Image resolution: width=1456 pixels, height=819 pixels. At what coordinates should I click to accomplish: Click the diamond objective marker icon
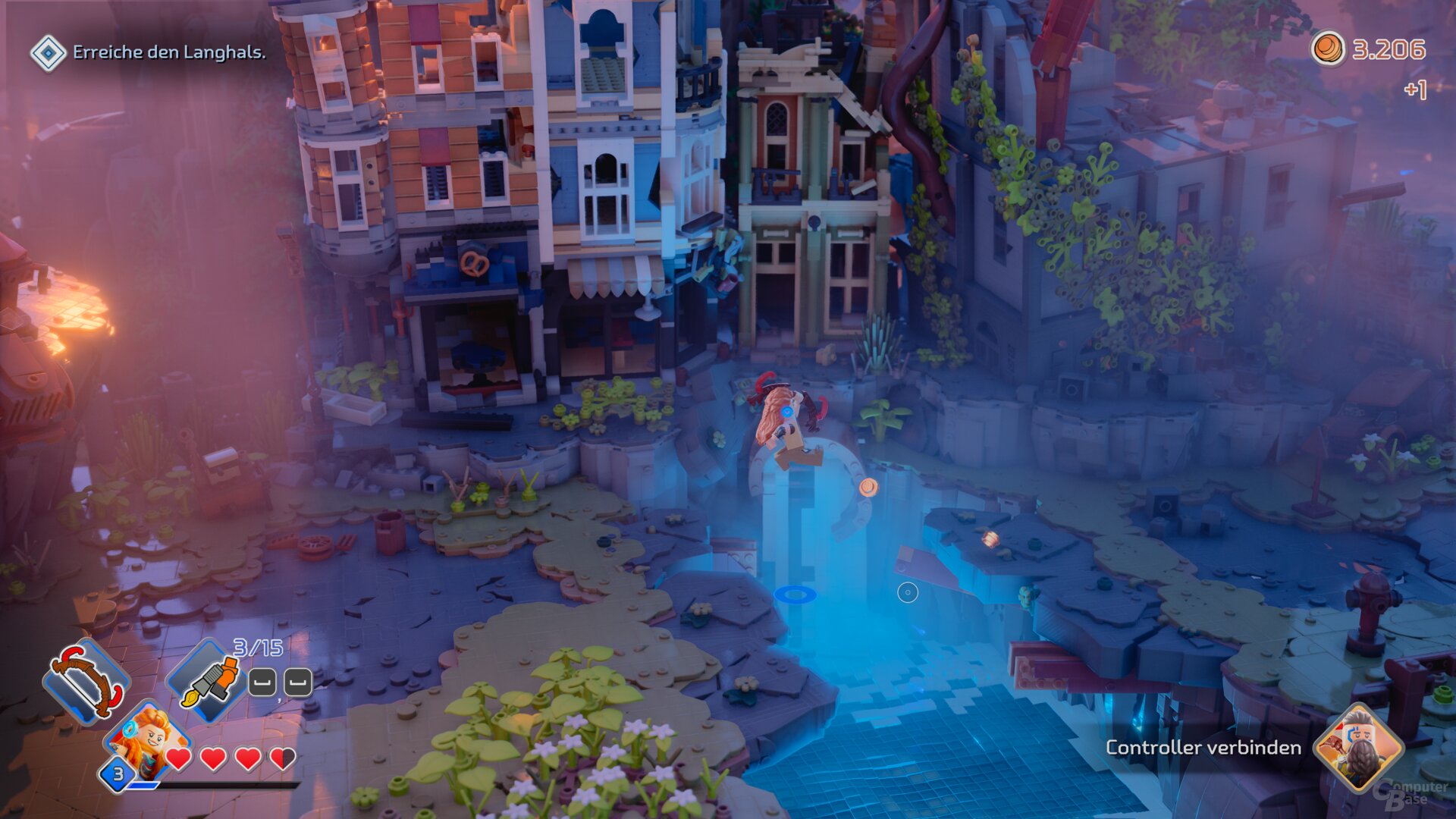coord(48,53)
